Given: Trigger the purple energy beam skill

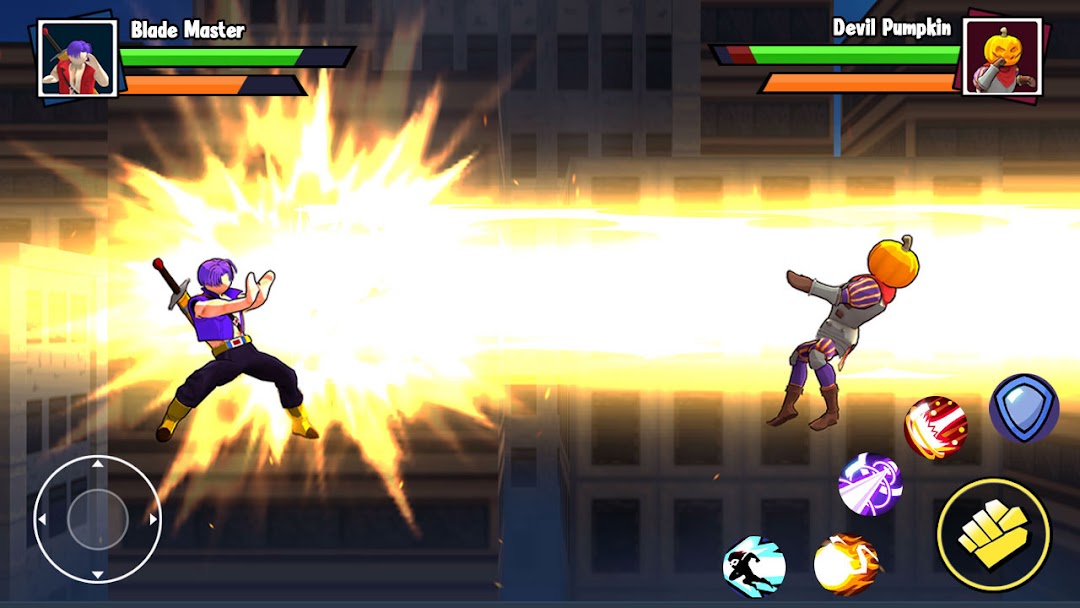Looking at the screenshot, I should (870, 484).
